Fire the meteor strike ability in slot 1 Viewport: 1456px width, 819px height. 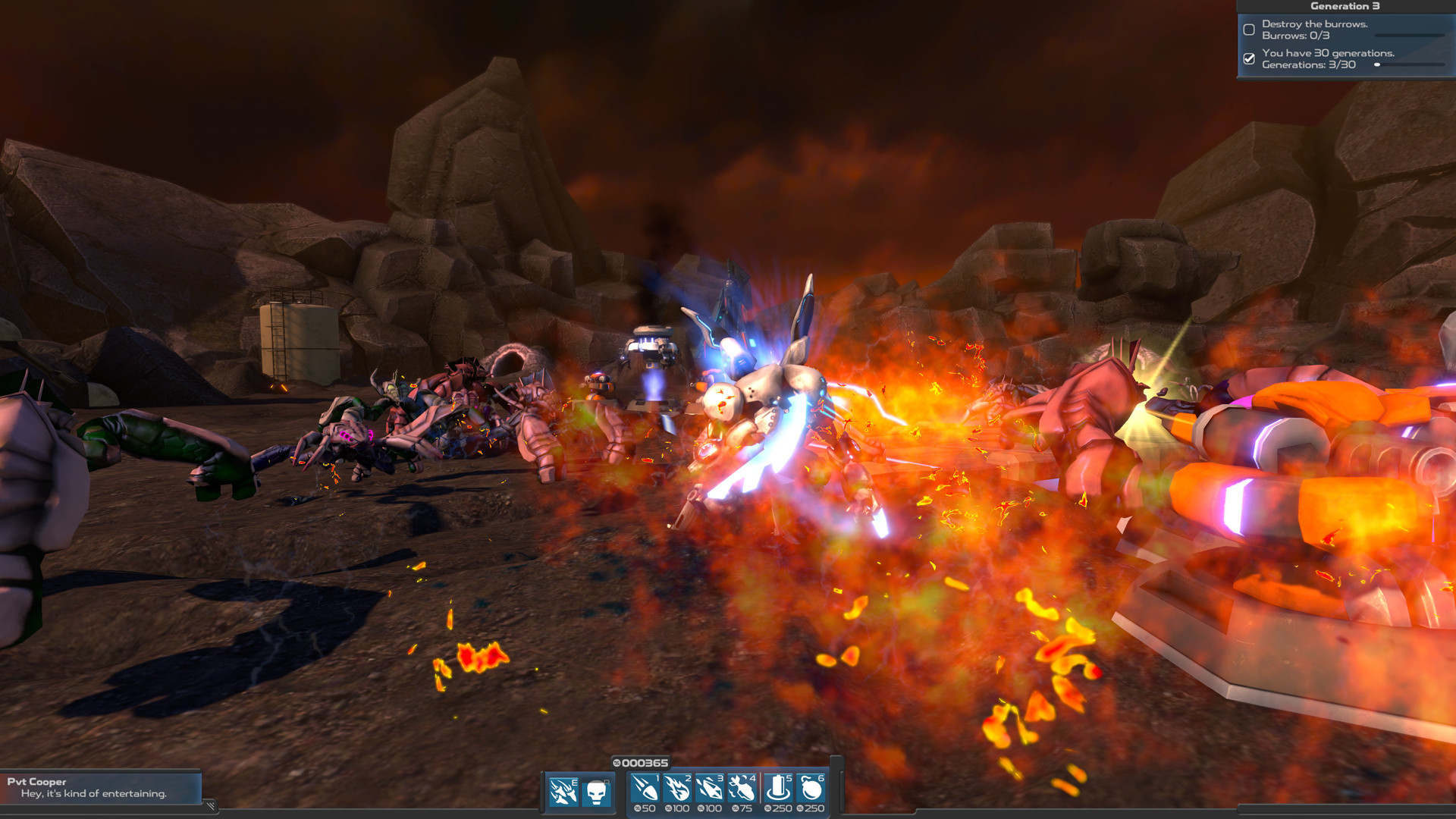645,789
